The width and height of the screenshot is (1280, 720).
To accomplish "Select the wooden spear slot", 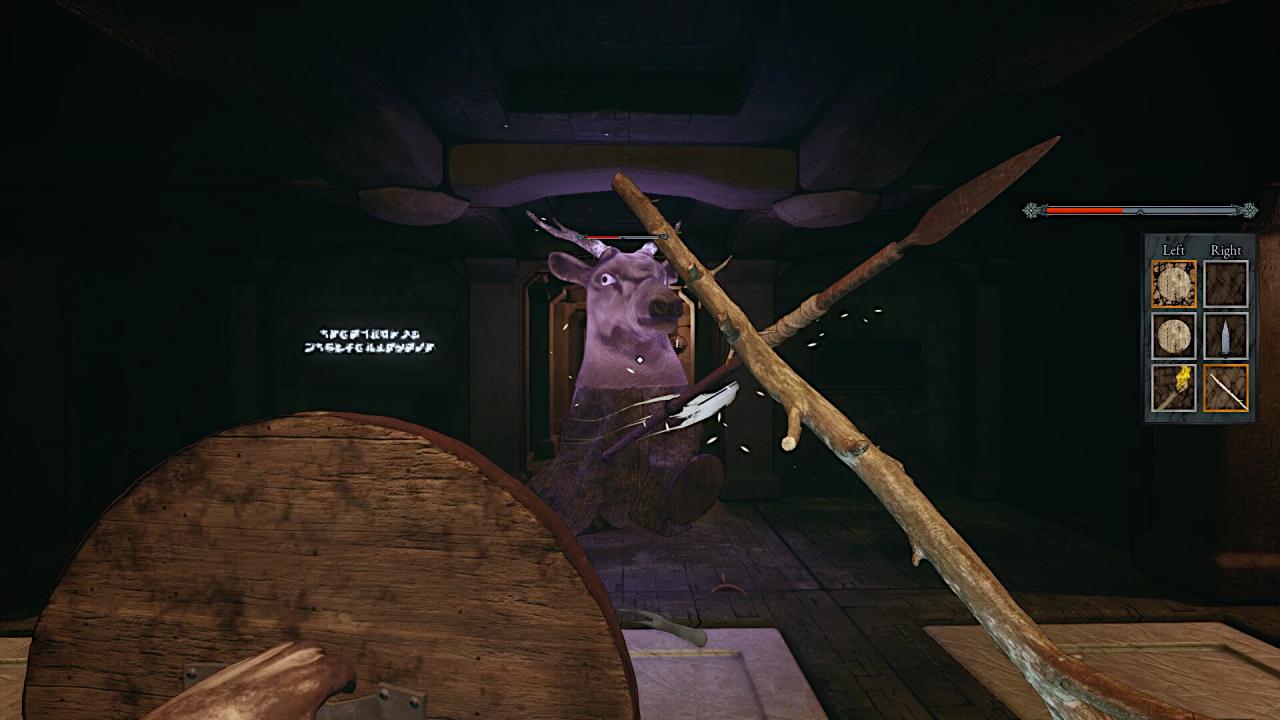I will (1225, 388).
